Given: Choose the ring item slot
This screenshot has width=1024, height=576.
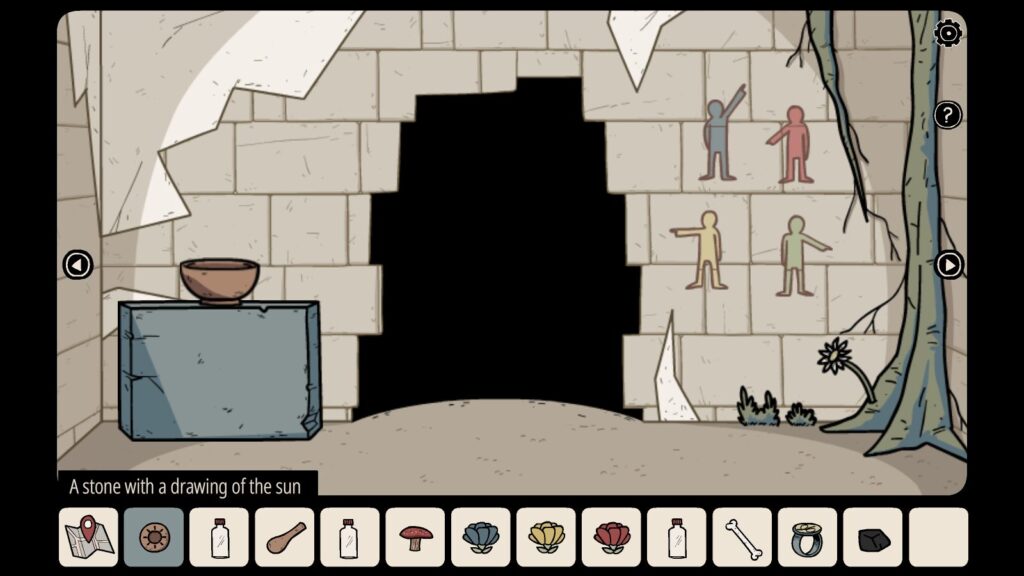Looking at the screenshot, I should [807, 537].
